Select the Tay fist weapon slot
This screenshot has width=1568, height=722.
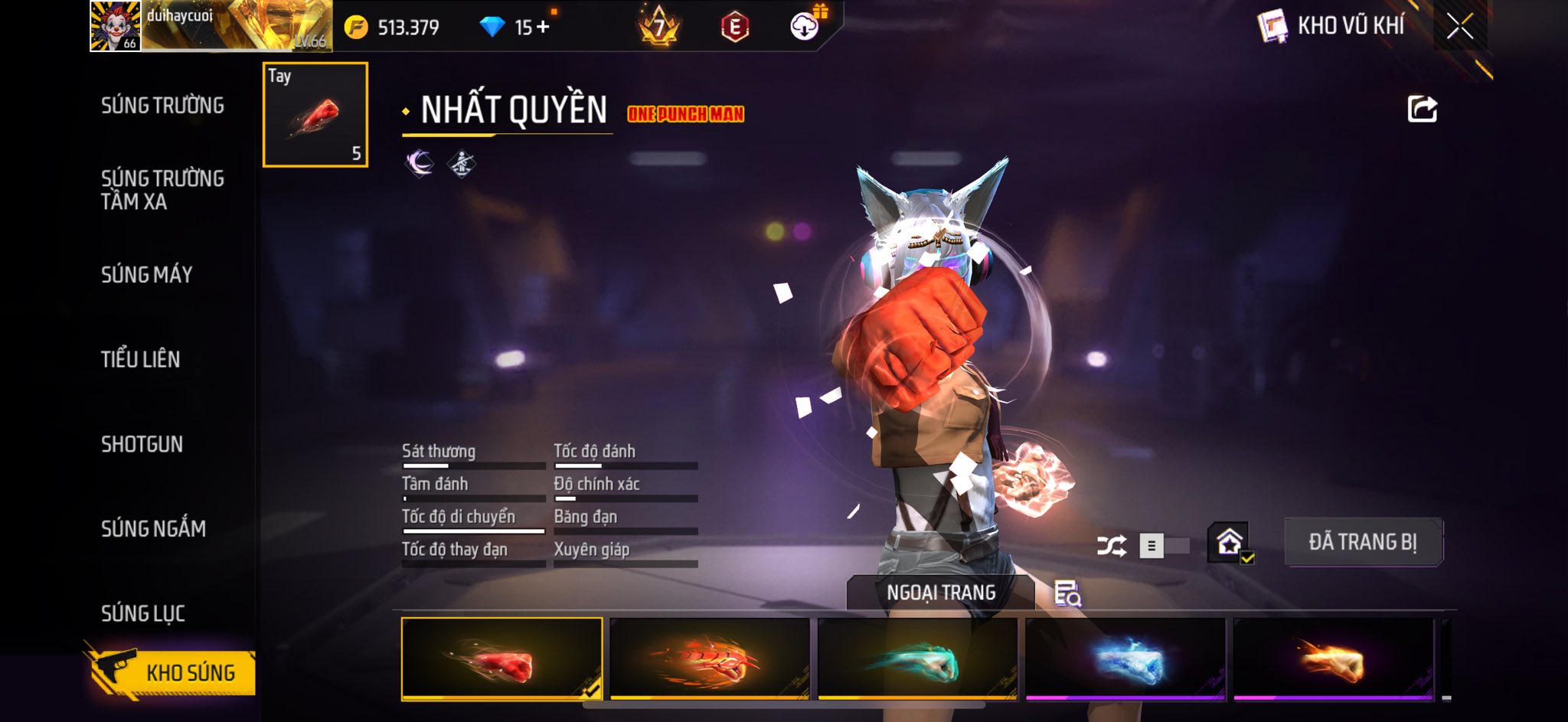[315, 115]
